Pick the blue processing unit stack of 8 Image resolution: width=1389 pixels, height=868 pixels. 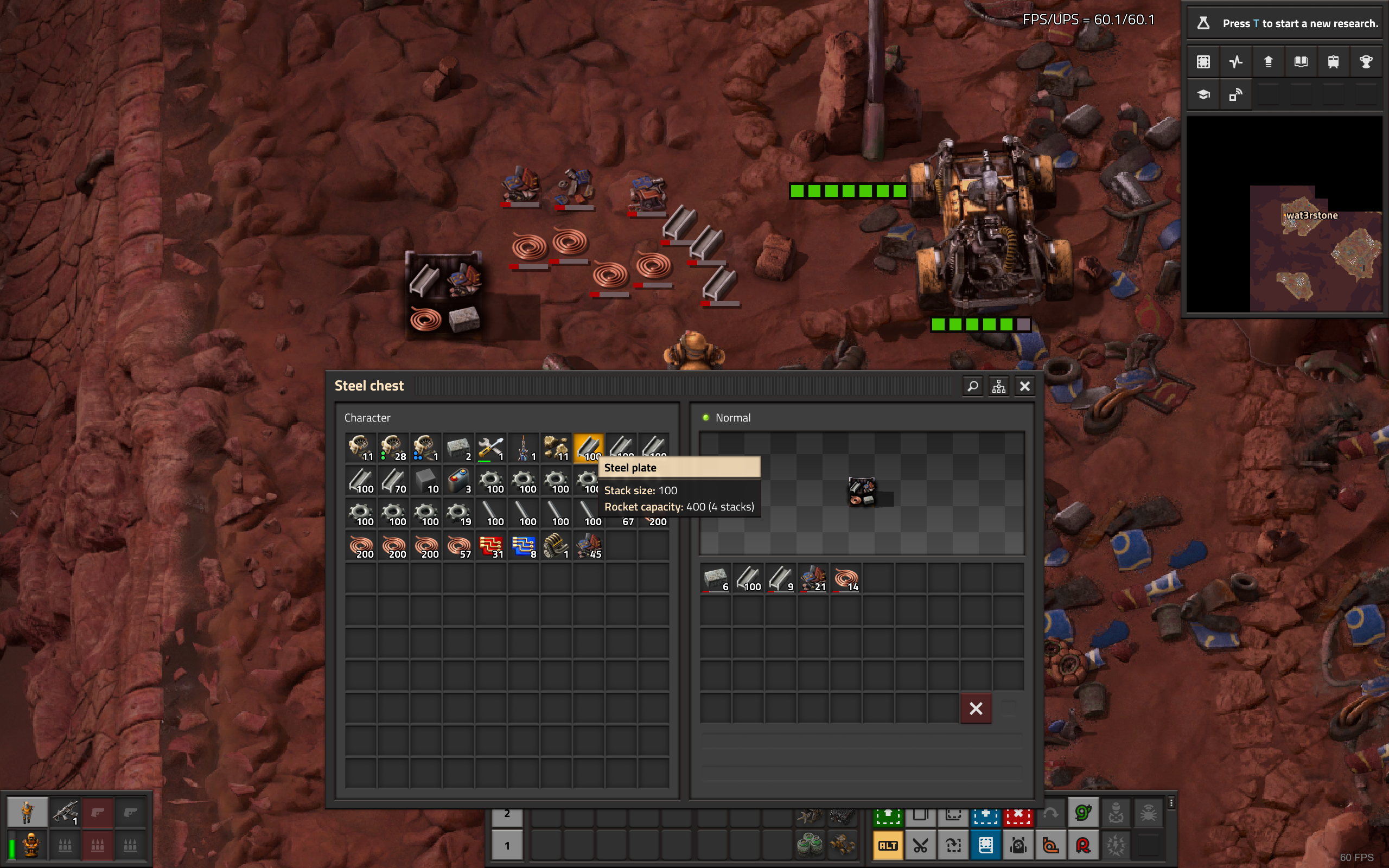click(x=524, y=546)
